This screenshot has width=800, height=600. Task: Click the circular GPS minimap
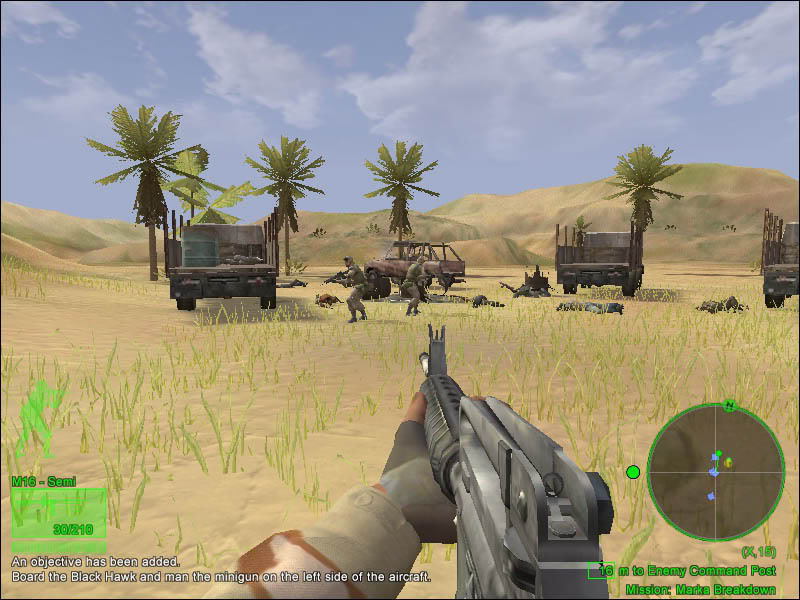pos(715,471)
